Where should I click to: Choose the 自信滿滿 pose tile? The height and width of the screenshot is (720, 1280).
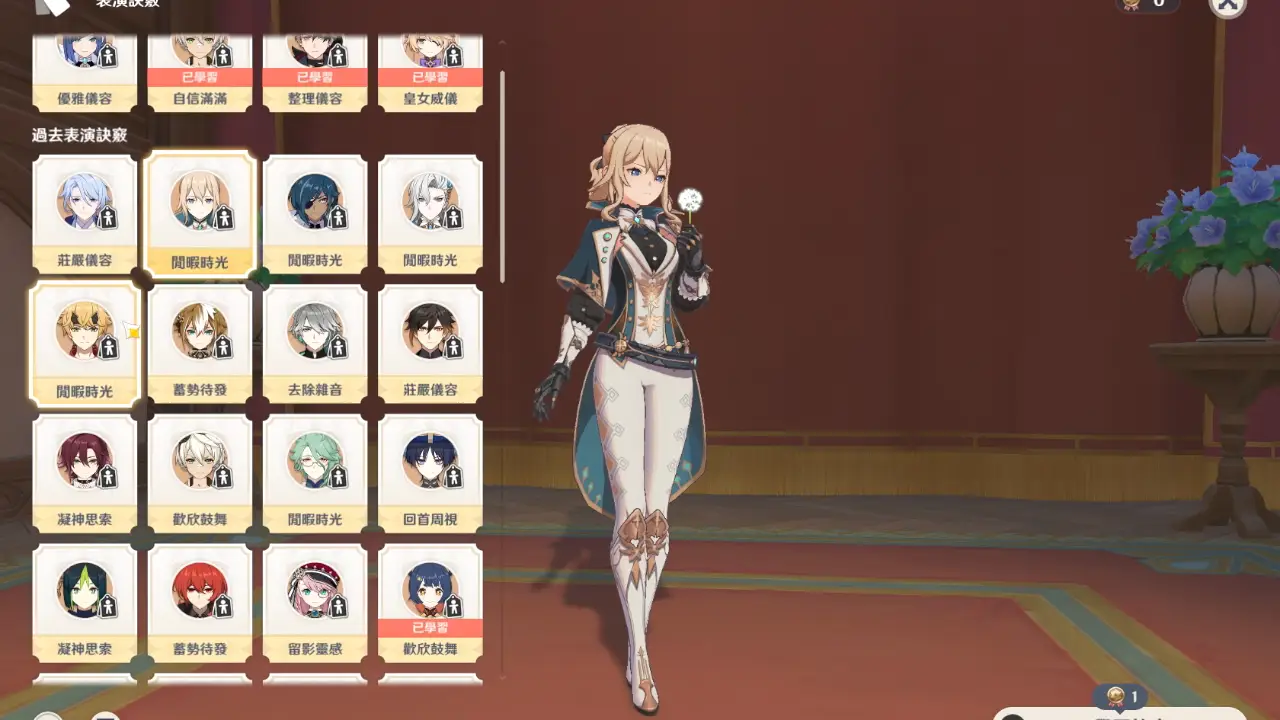(200, 70)
